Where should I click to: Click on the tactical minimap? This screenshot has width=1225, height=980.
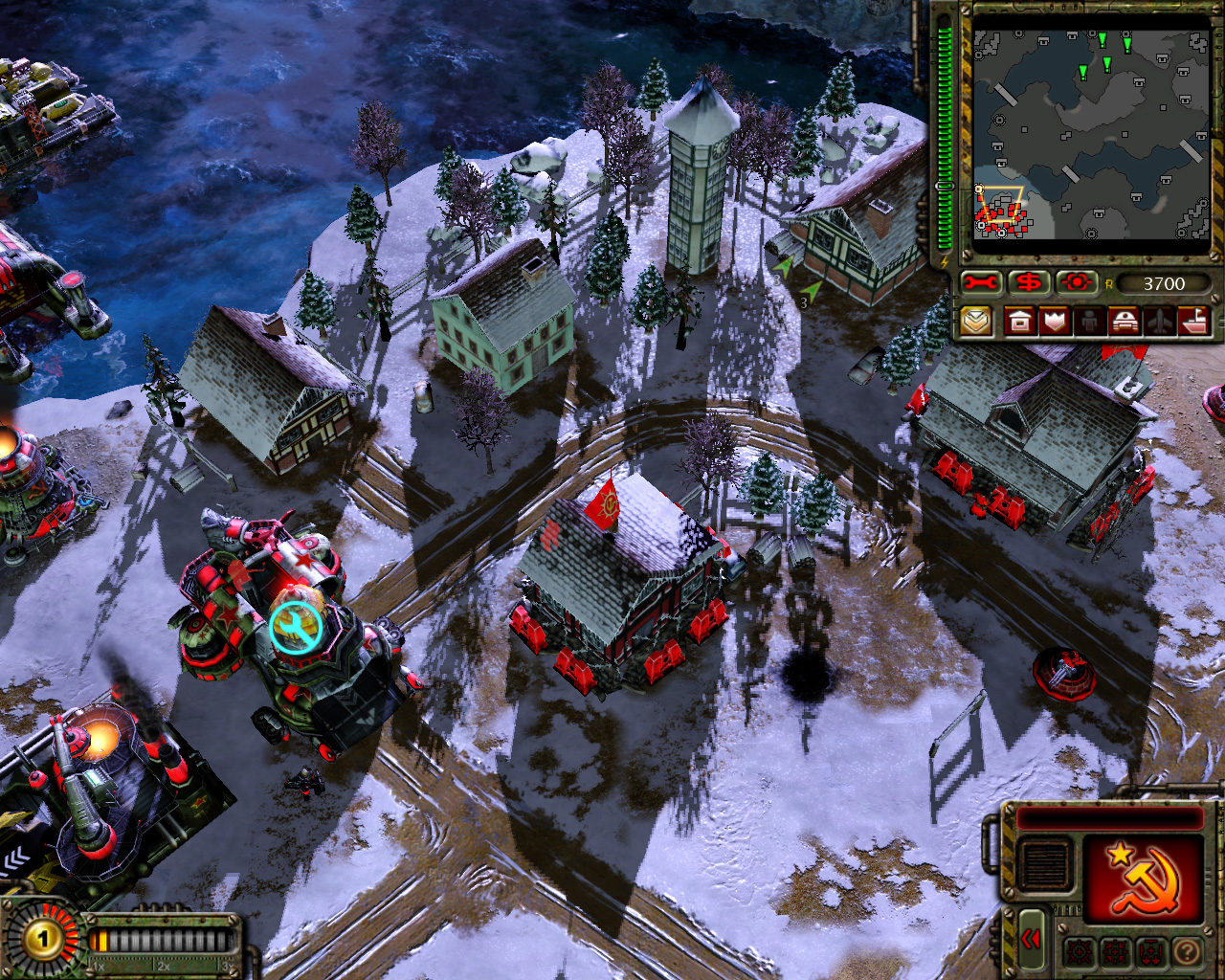pos(1091,134)
